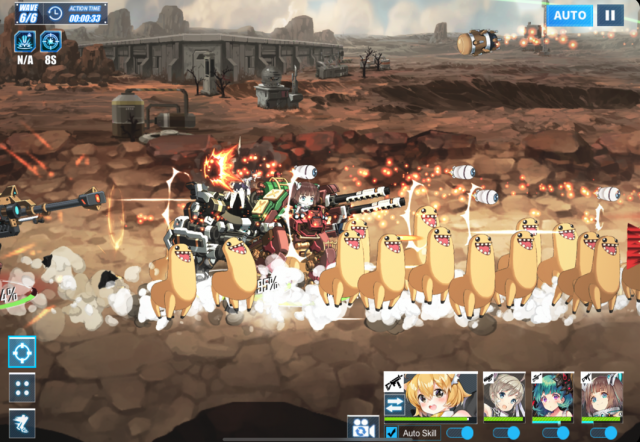This screenshot has height=442, width=640.
Task: Select the green-haired girl portrait
Action: [553, 395]
